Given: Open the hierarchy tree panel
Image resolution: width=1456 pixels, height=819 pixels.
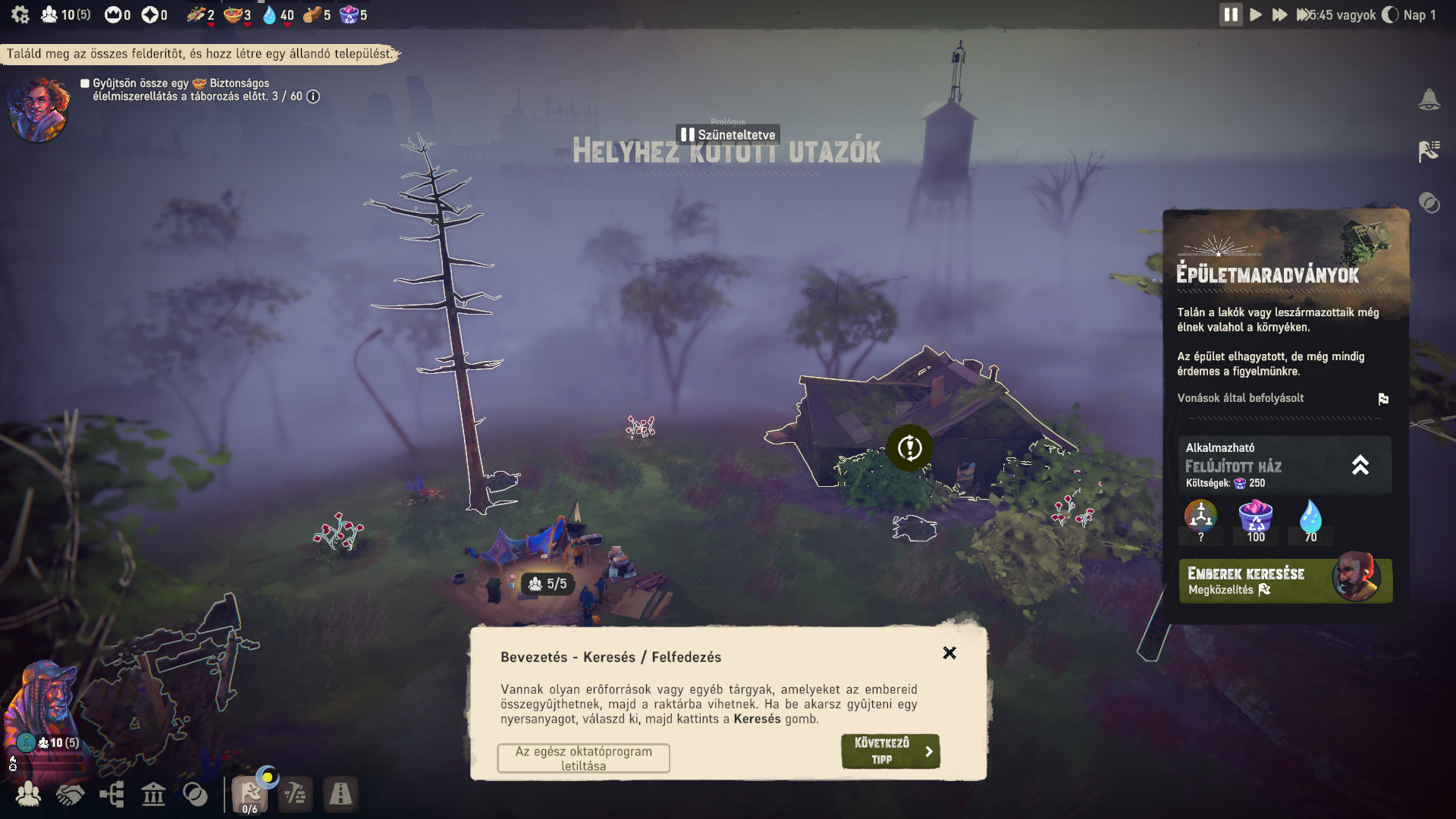Looking at the screenshot, I should (111, 794).
